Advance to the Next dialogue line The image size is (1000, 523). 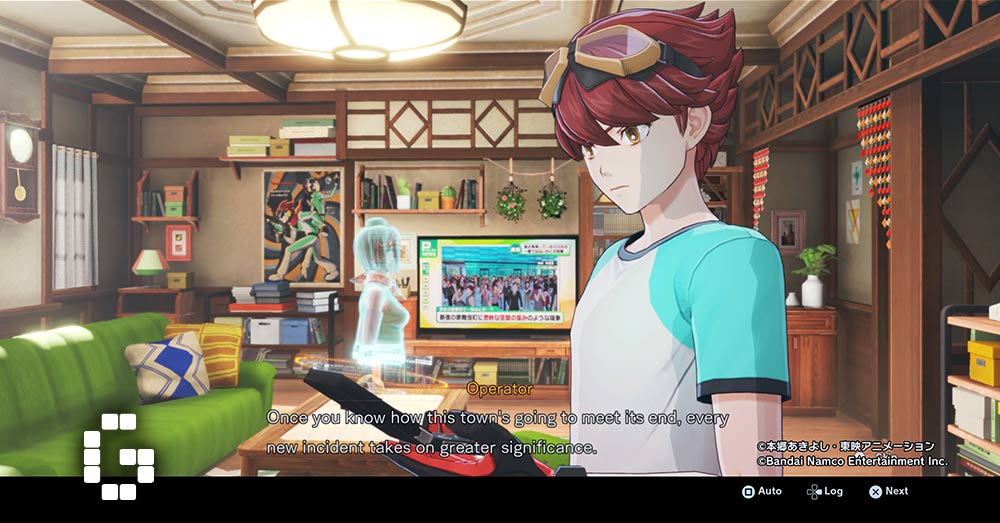tap(888, 491)
